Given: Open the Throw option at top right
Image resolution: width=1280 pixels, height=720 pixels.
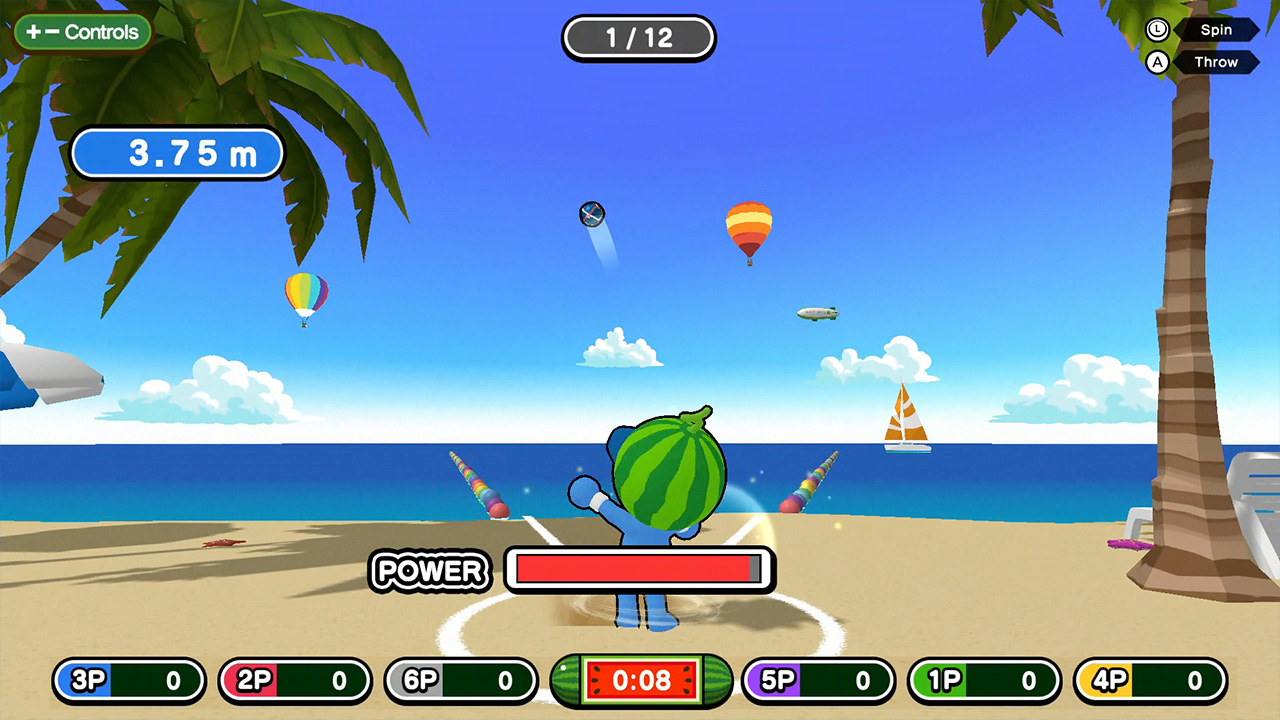Looking at the screenshot, I should [1216, 62].
